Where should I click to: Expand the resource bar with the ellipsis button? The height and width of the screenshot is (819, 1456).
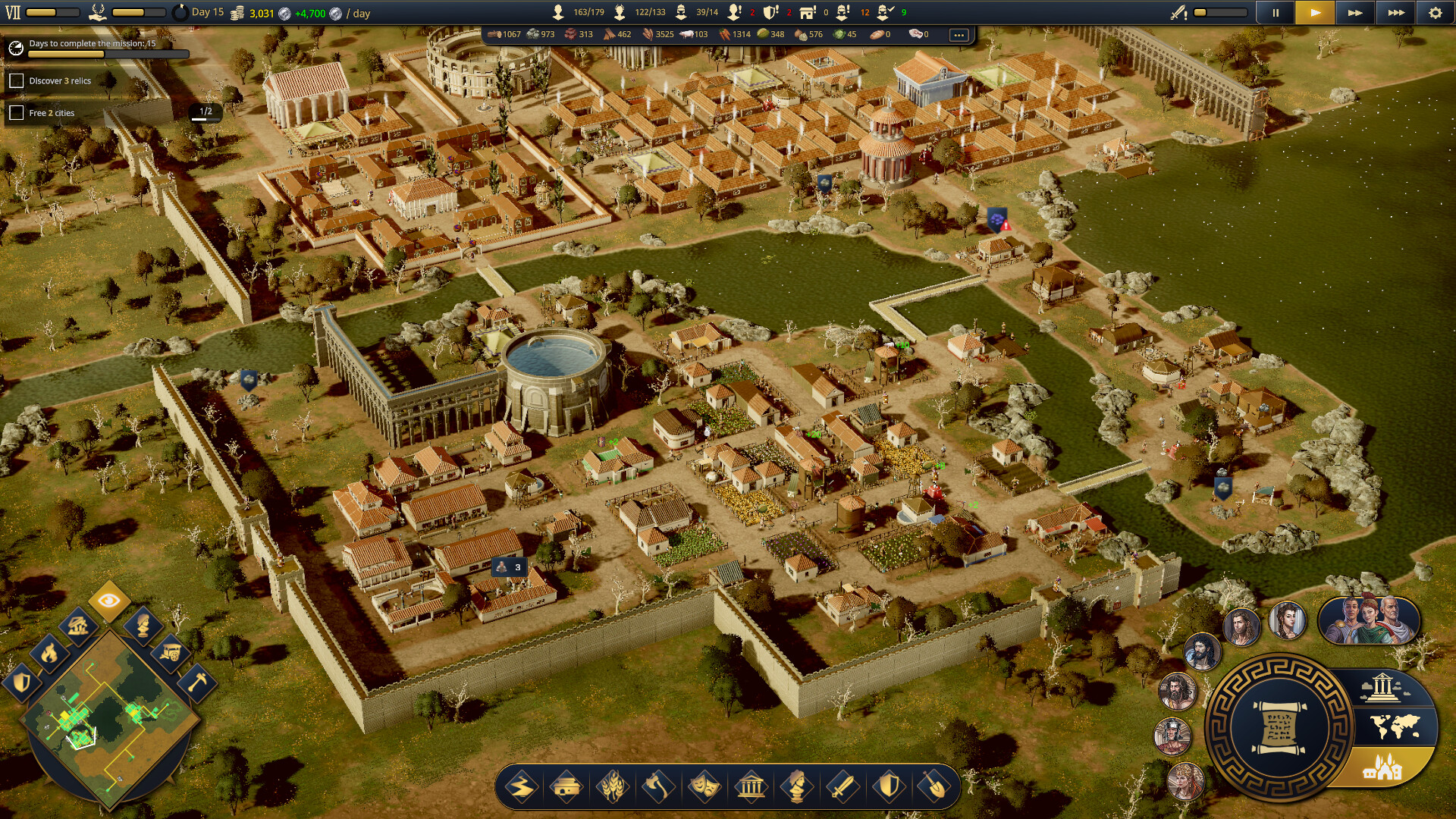[960, 34]
